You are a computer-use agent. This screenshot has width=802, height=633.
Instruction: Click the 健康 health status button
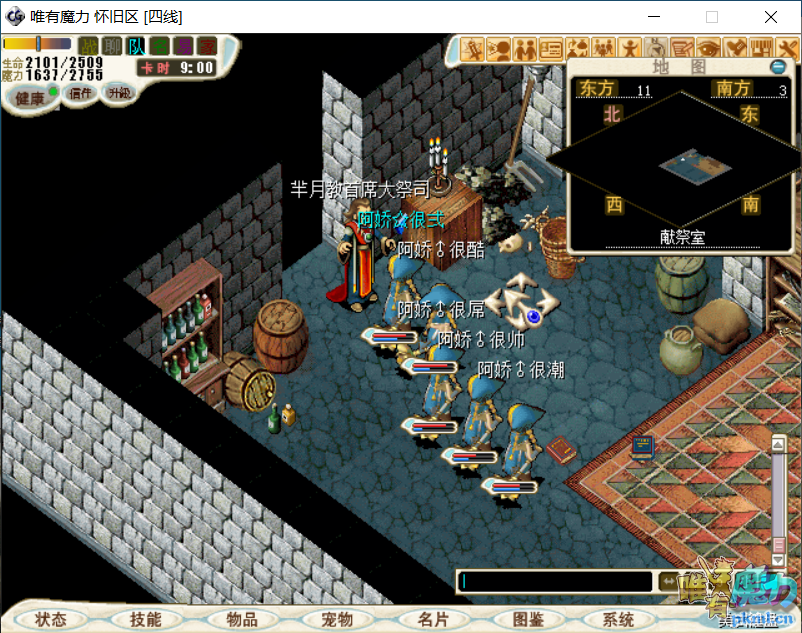point(30,97)
